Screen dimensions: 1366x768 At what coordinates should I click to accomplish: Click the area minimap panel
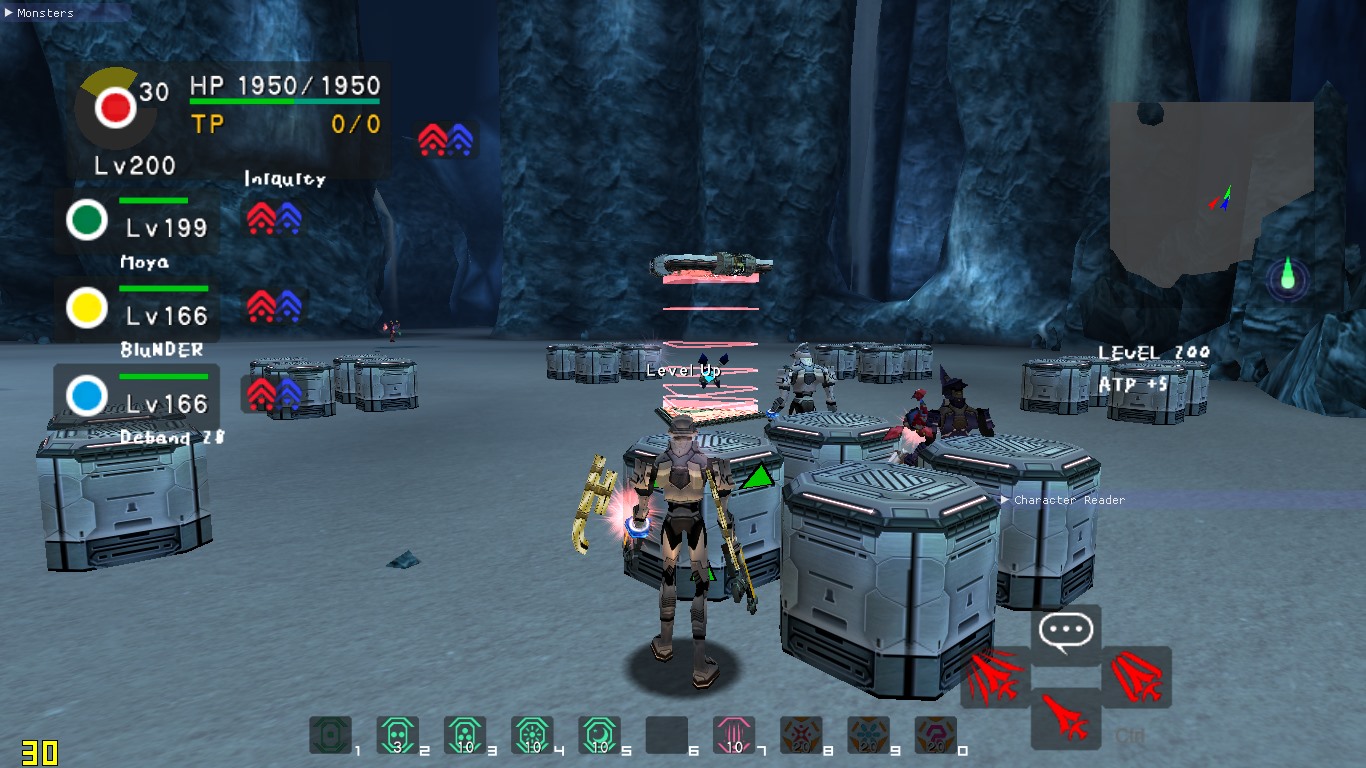(x=1210, y=190)
